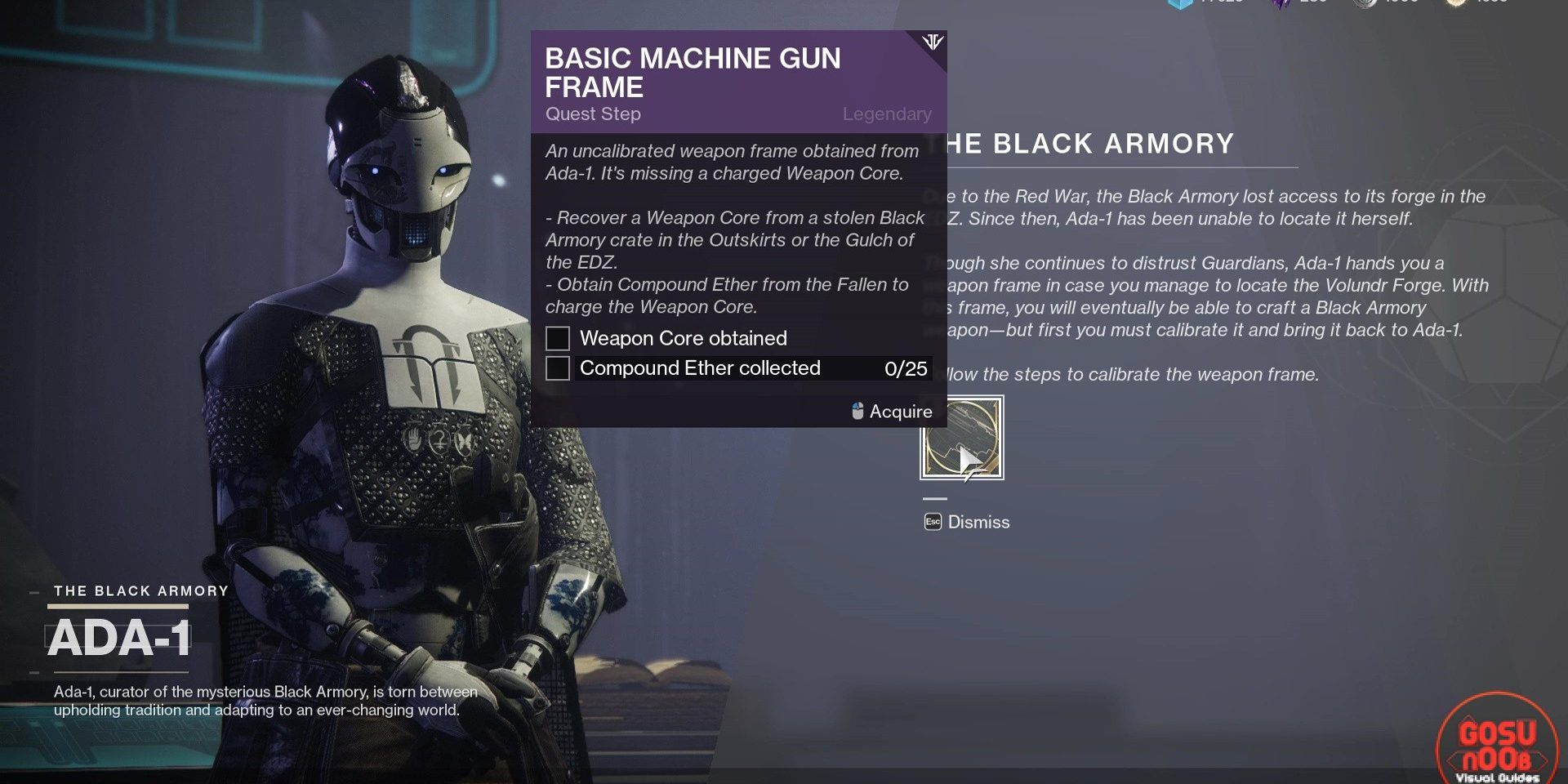Click the BASIC MACHINE GUN FRAME title
Screen dimensions: 1568x784
693,71
